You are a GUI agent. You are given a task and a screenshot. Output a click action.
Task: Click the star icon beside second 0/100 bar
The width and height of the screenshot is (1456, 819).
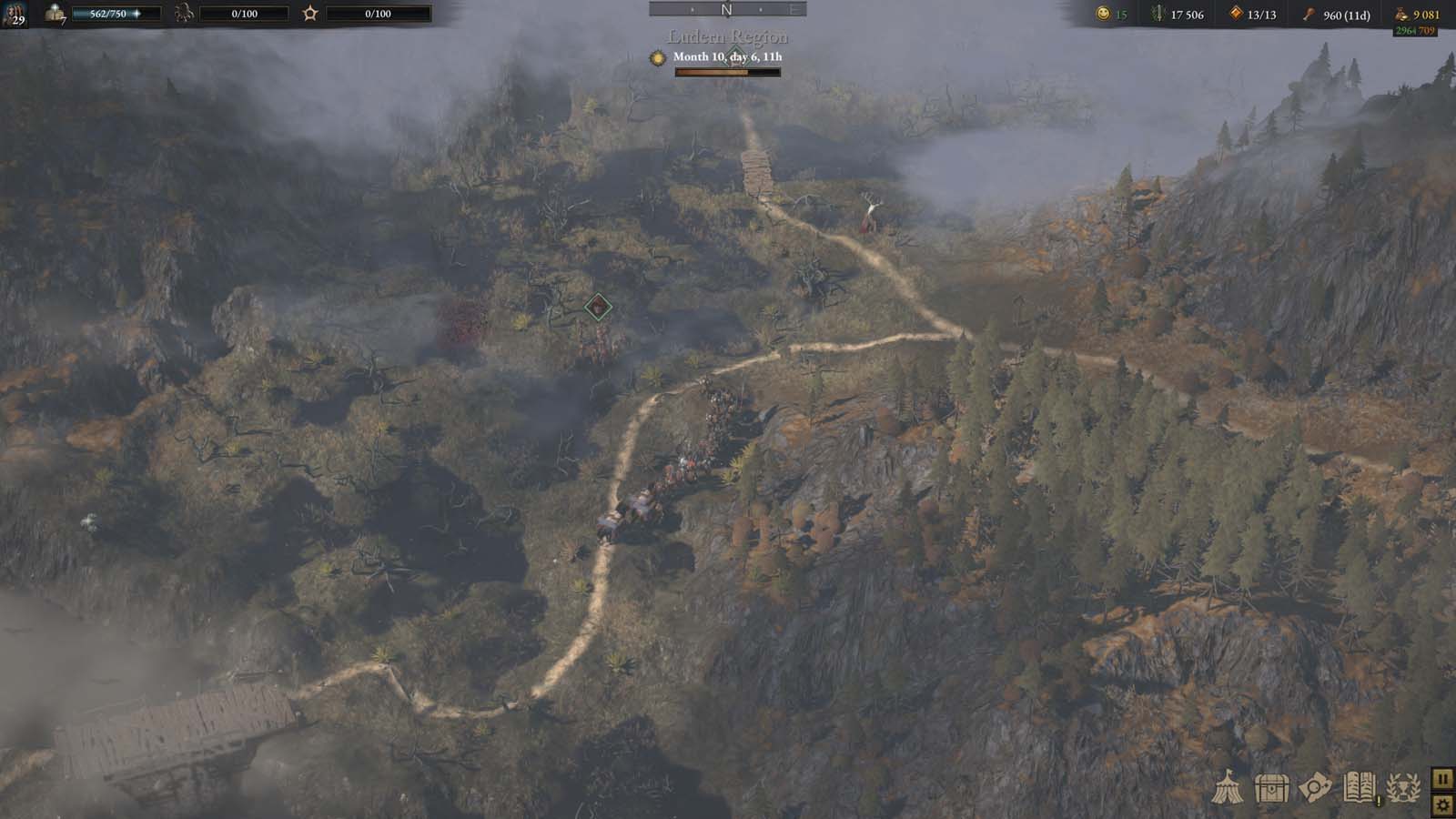(310, 13)
